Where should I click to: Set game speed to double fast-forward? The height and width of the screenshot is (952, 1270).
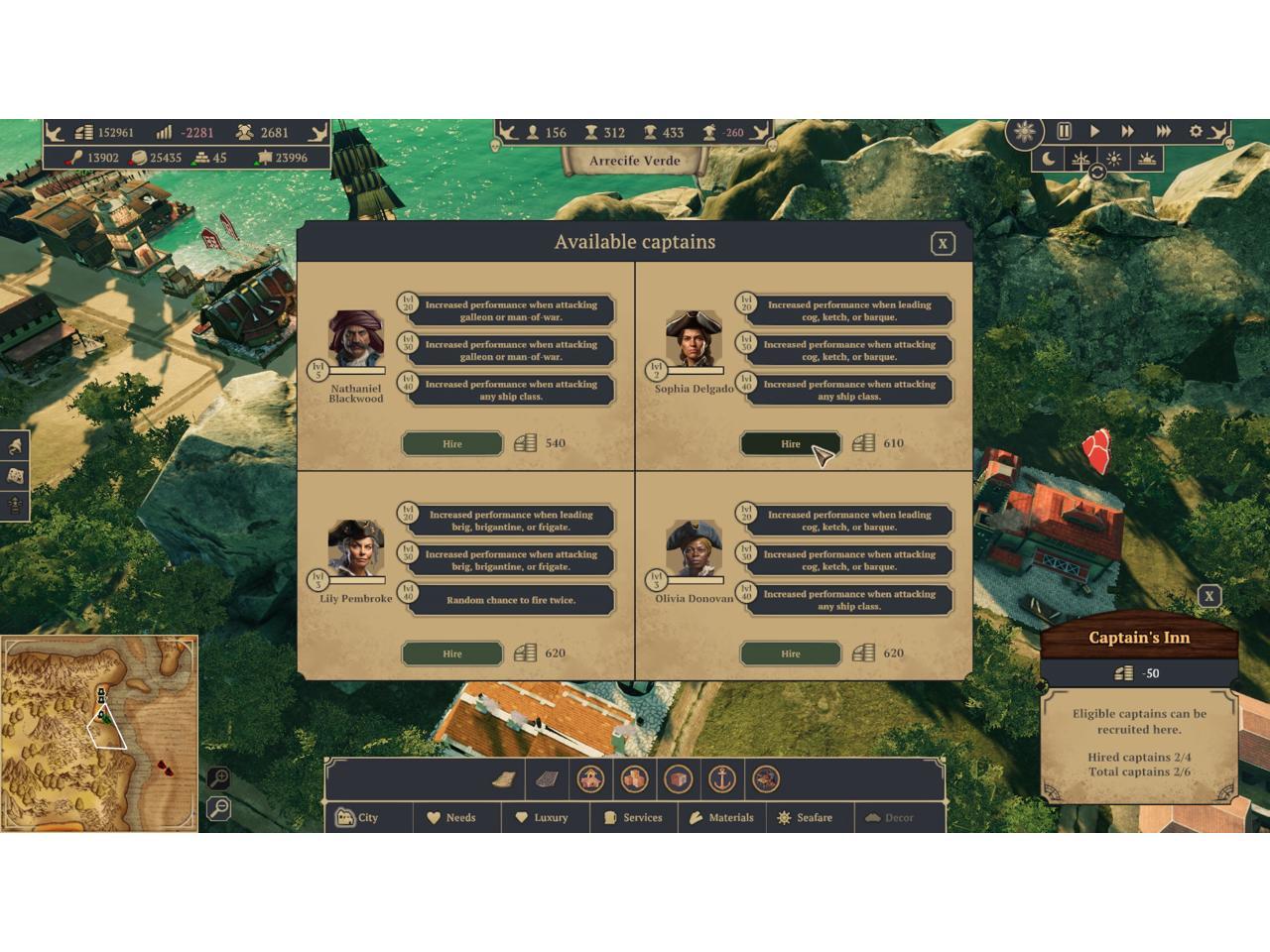(1127, 131)
